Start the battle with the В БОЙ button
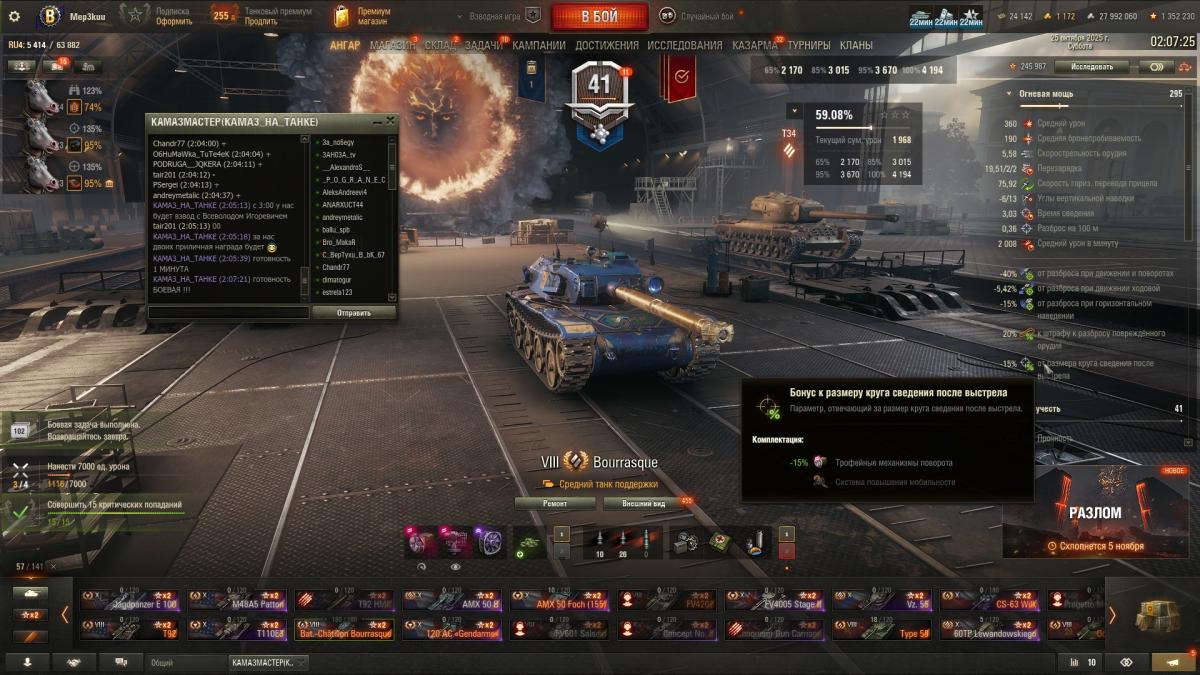1200x675 pixels. click(599, 17)
